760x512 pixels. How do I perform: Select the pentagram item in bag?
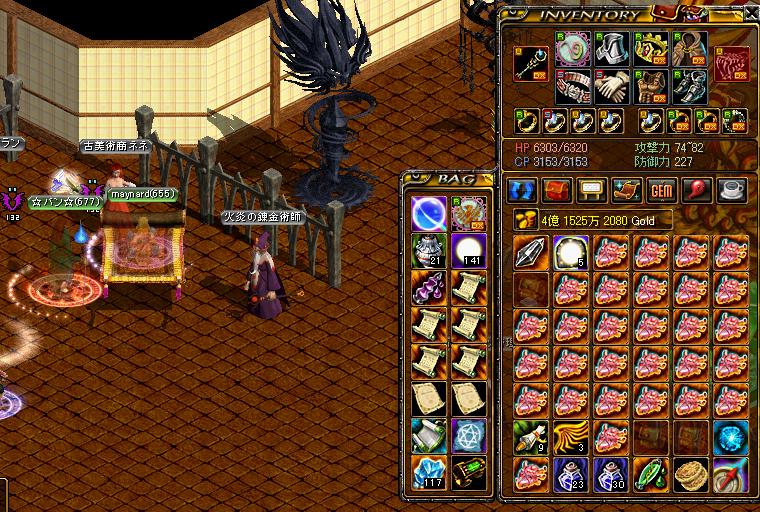469,435
